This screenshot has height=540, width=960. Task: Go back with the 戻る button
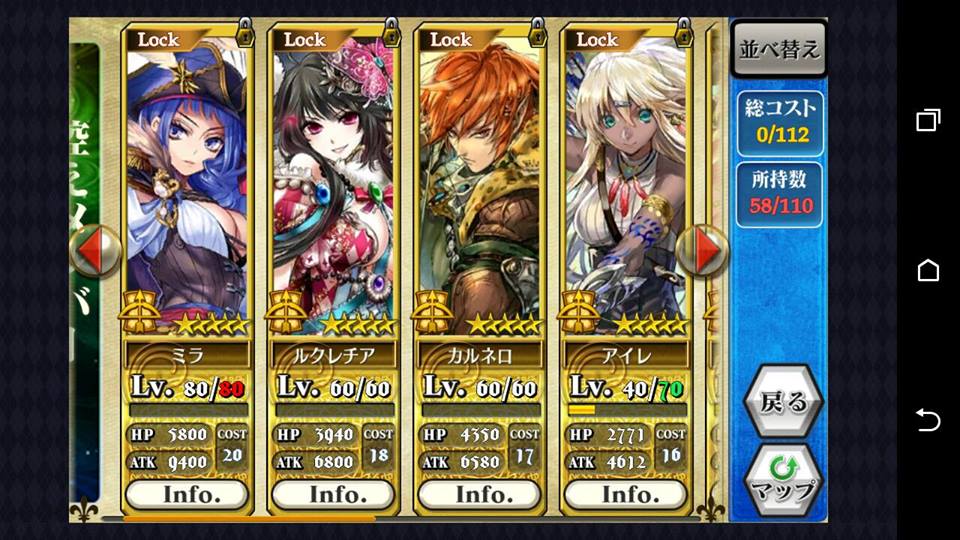coord(783,403)
